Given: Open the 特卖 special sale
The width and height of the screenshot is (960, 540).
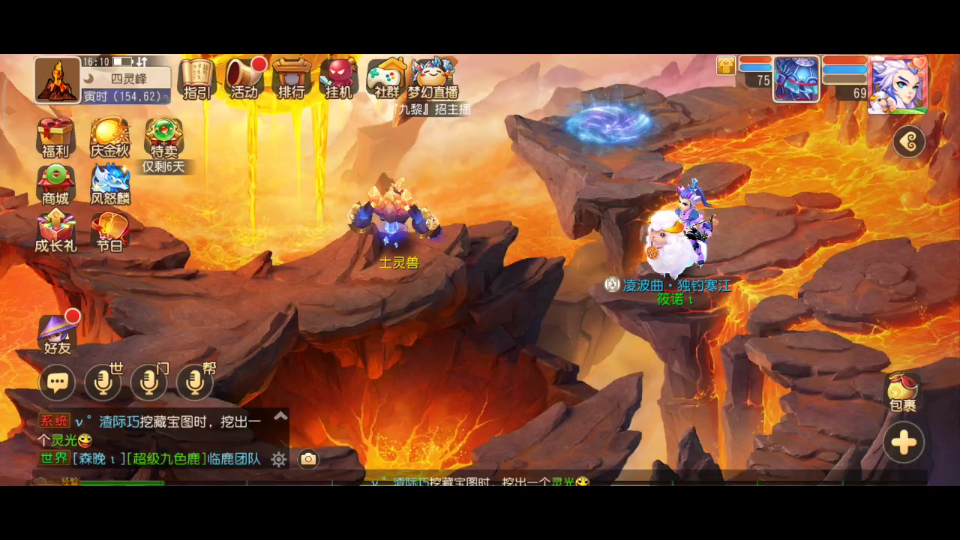Looking at the screenshot, I should 163,137.
